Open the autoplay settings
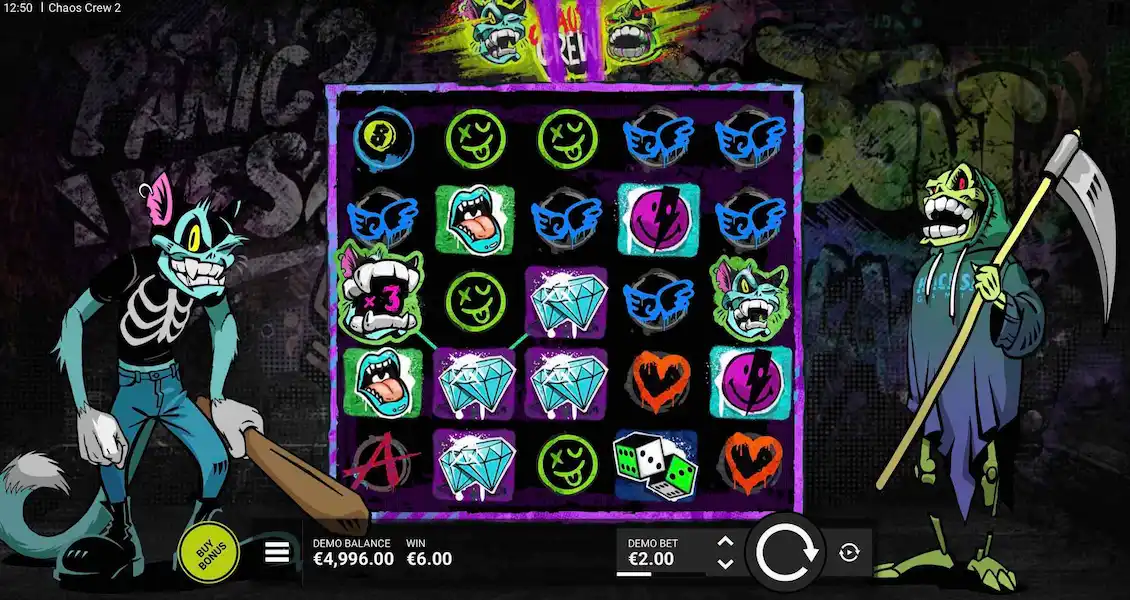Viewport: 1130px width, 600px height. pyautogui.click(x=850, y=552)
